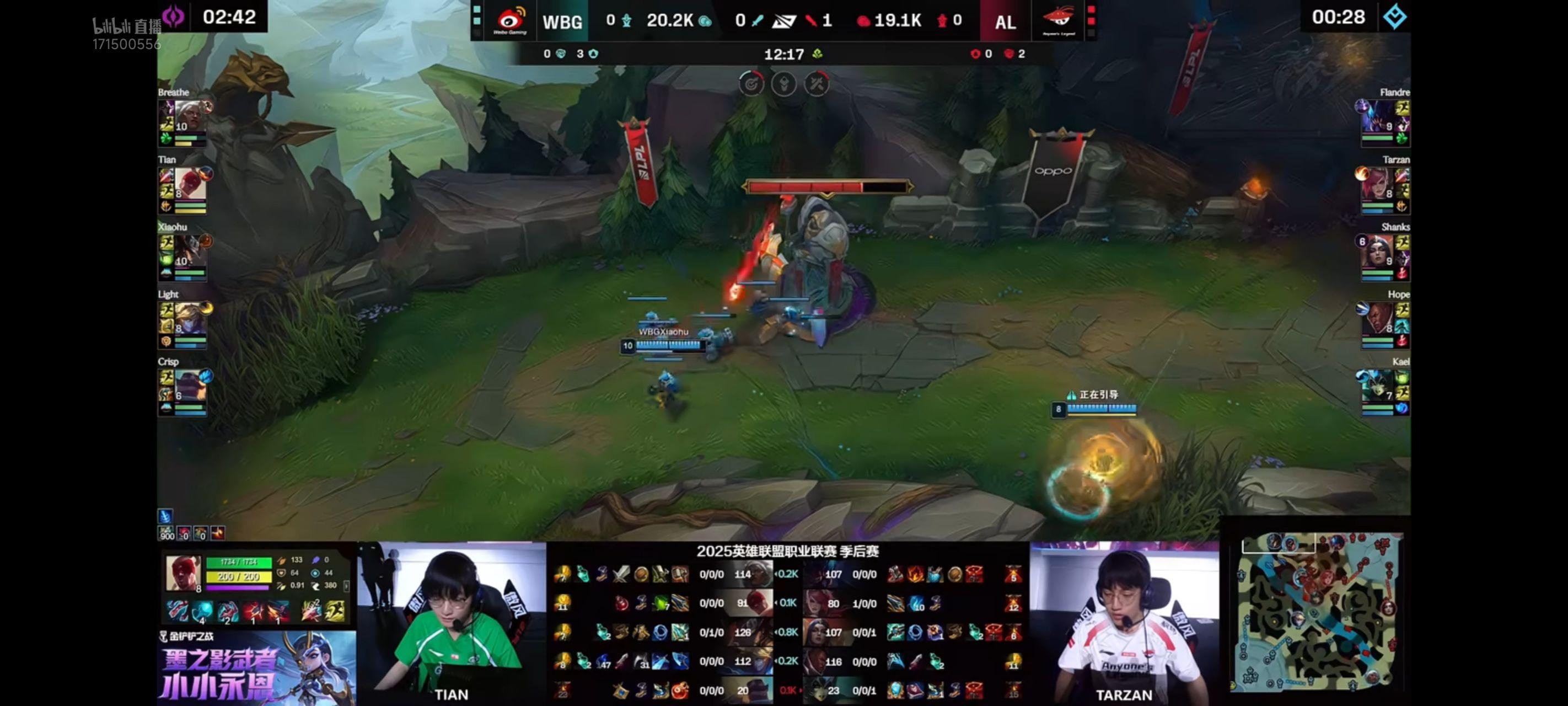Toggle the dragon soul tracker circle
Viewport: 1568px width, 706px height.
click(784, 83)
